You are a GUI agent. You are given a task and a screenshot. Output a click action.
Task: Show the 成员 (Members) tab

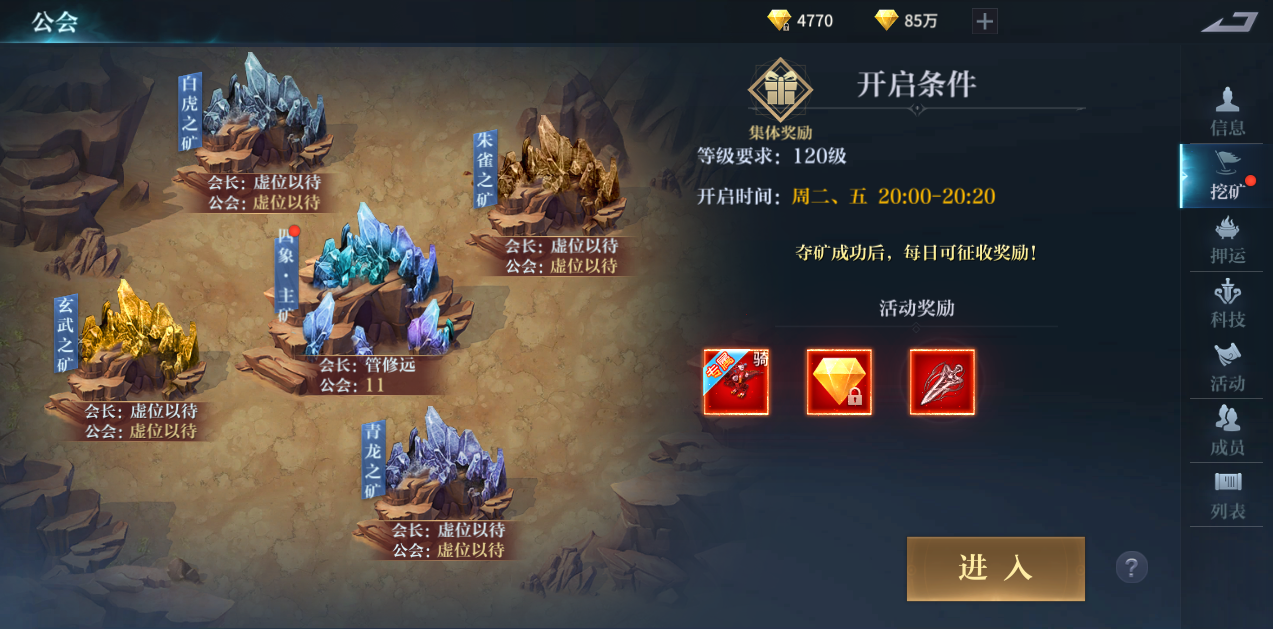coord(1227,432)
